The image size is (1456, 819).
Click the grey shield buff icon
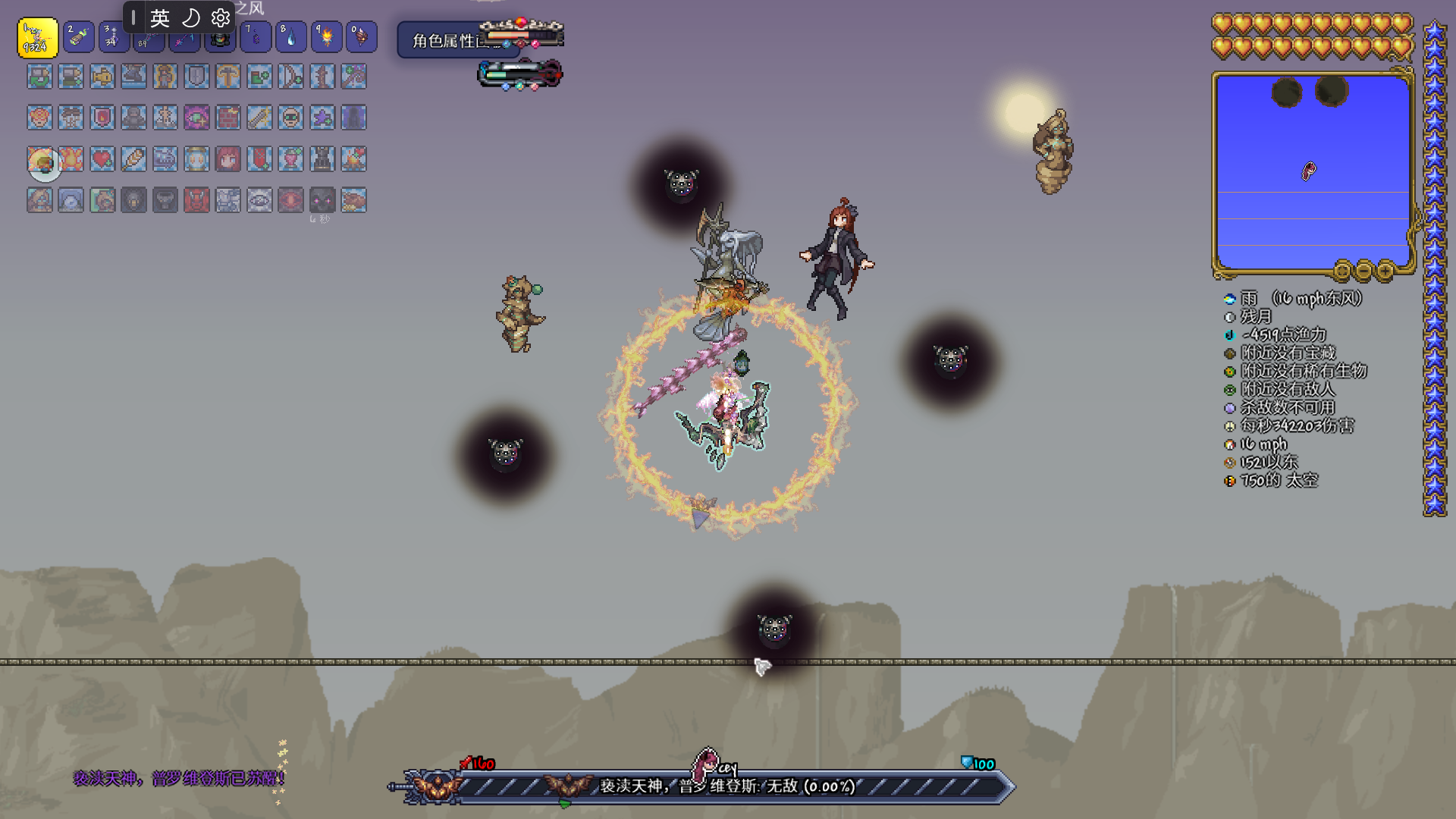coord(196,77)
